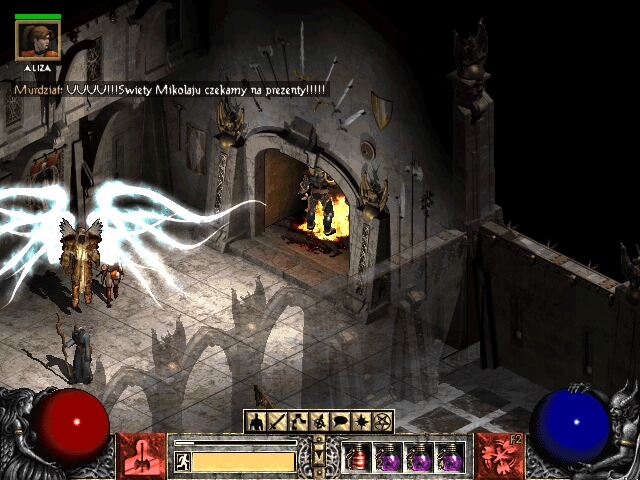Open the game menu pentagram icon
640x480 pixels.
(x=382, y=422)
